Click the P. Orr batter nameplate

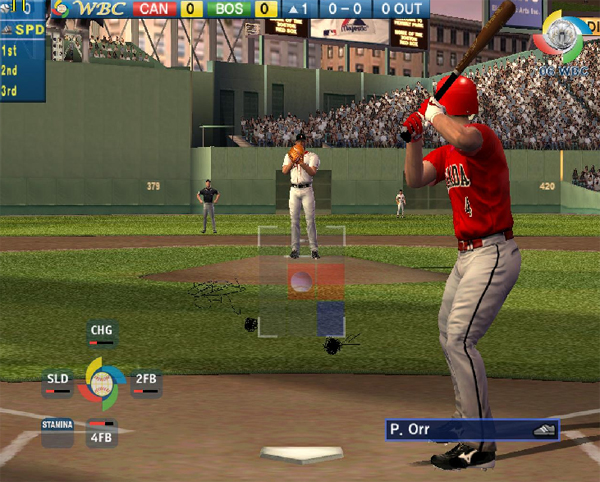click(x=472, y=430)
